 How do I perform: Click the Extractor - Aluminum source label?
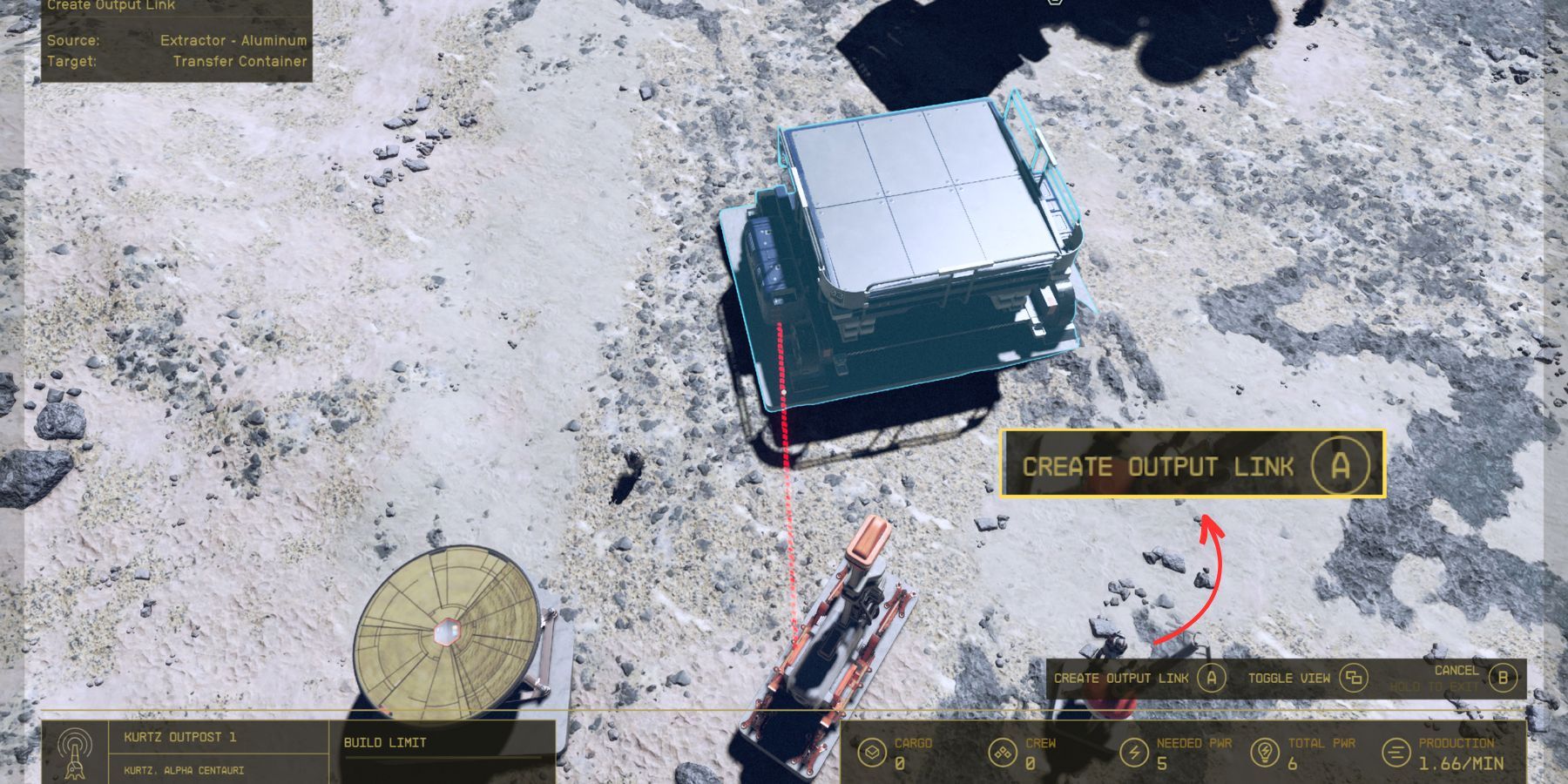point(233,41)
